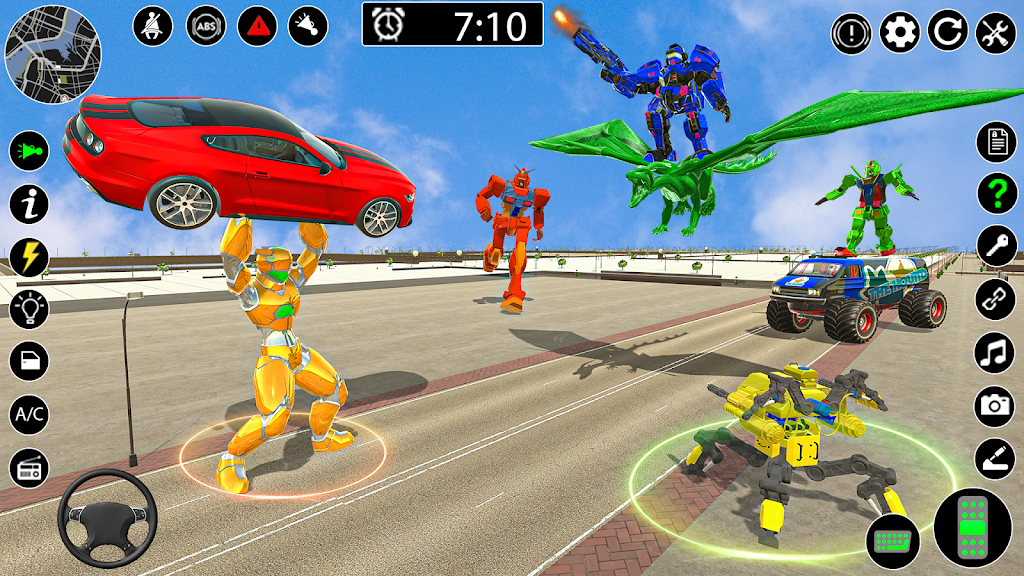The image size is (1024, 576).
Task: Toggle the music note icon
Action: point(996,352)
